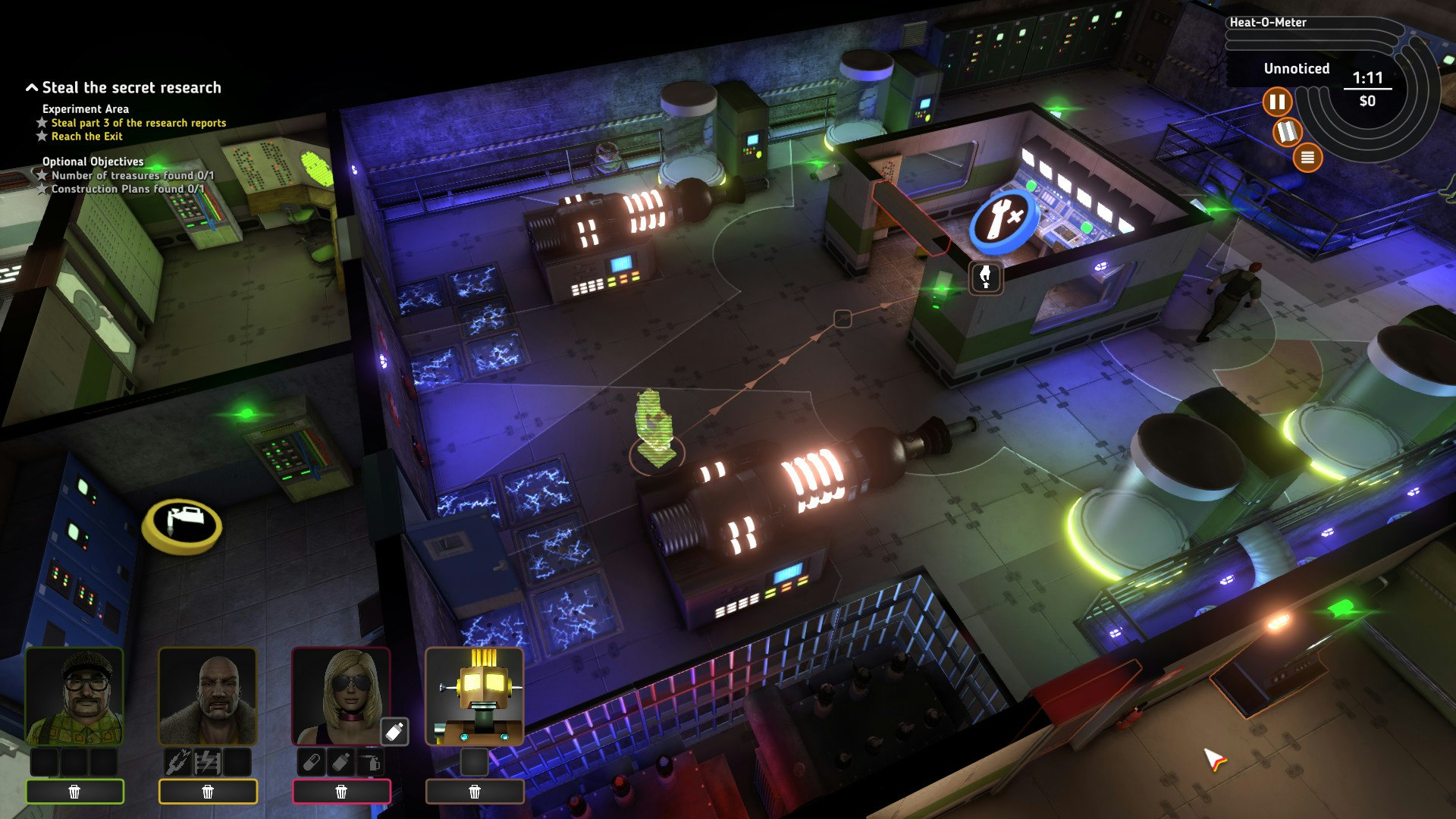1456x819 pixels.
Task: Select the mustached man with cap portrait
Action: tap(74, 697)
